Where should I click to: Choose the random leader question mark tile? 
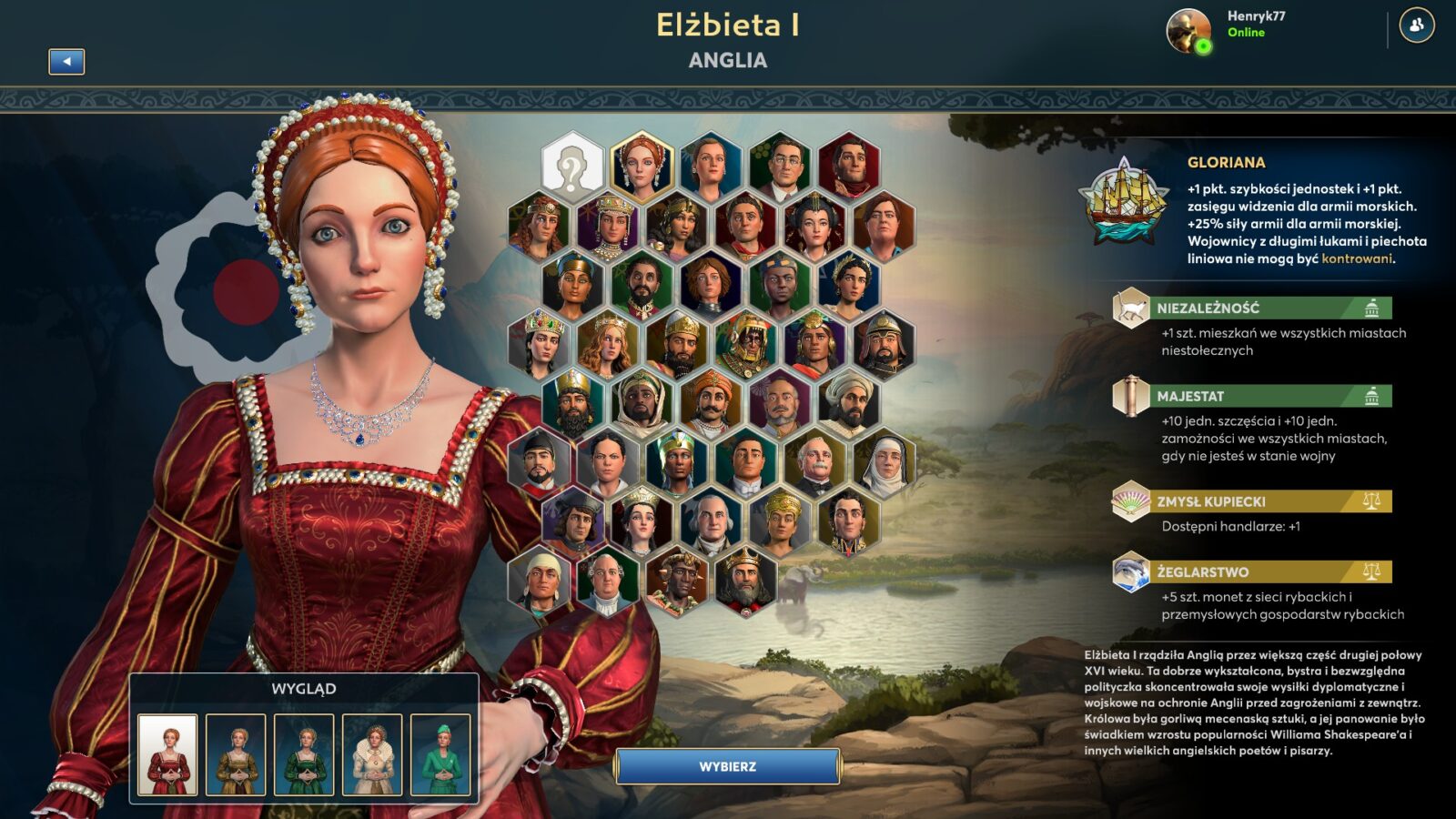[572, 167]
